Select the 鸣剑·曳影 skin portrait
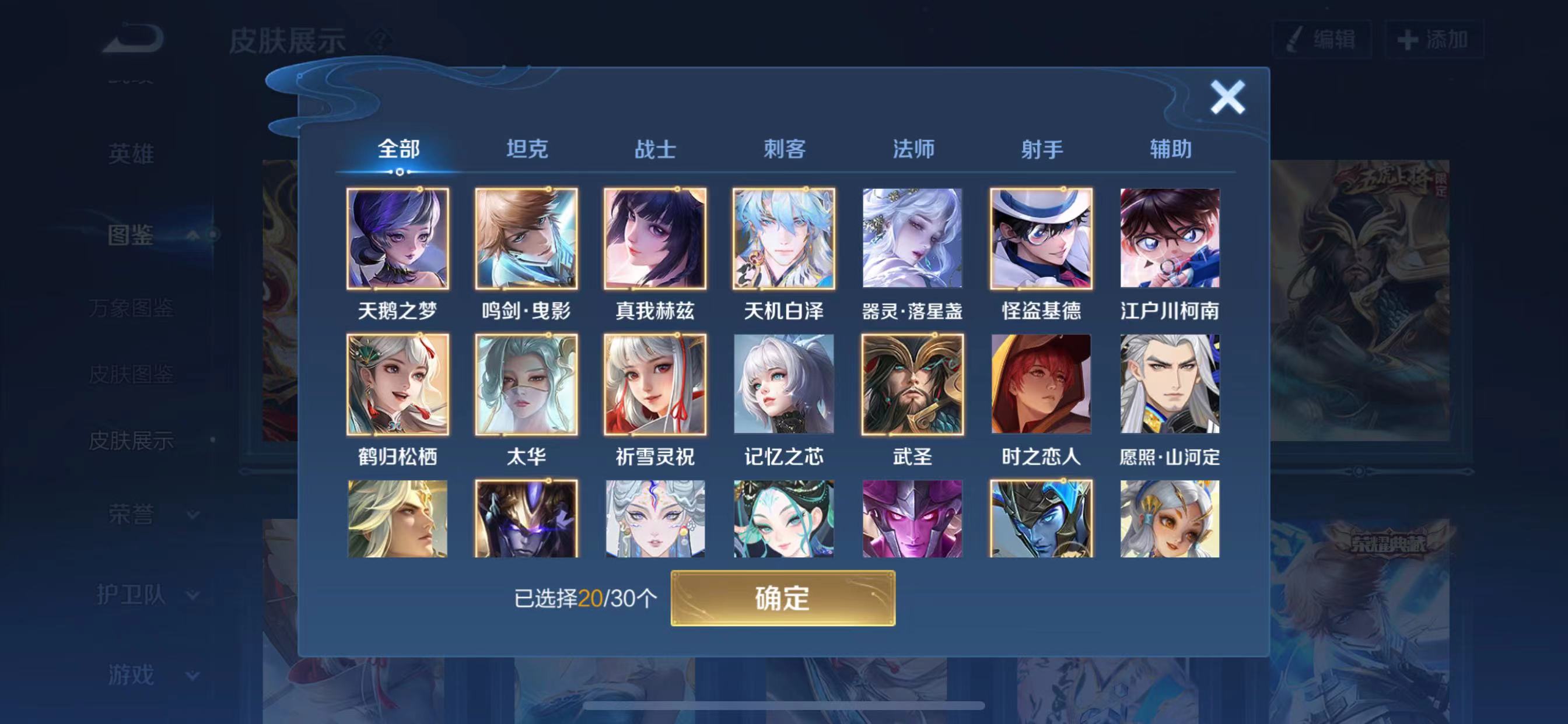 pyautogui.click(x=527, y=239)
